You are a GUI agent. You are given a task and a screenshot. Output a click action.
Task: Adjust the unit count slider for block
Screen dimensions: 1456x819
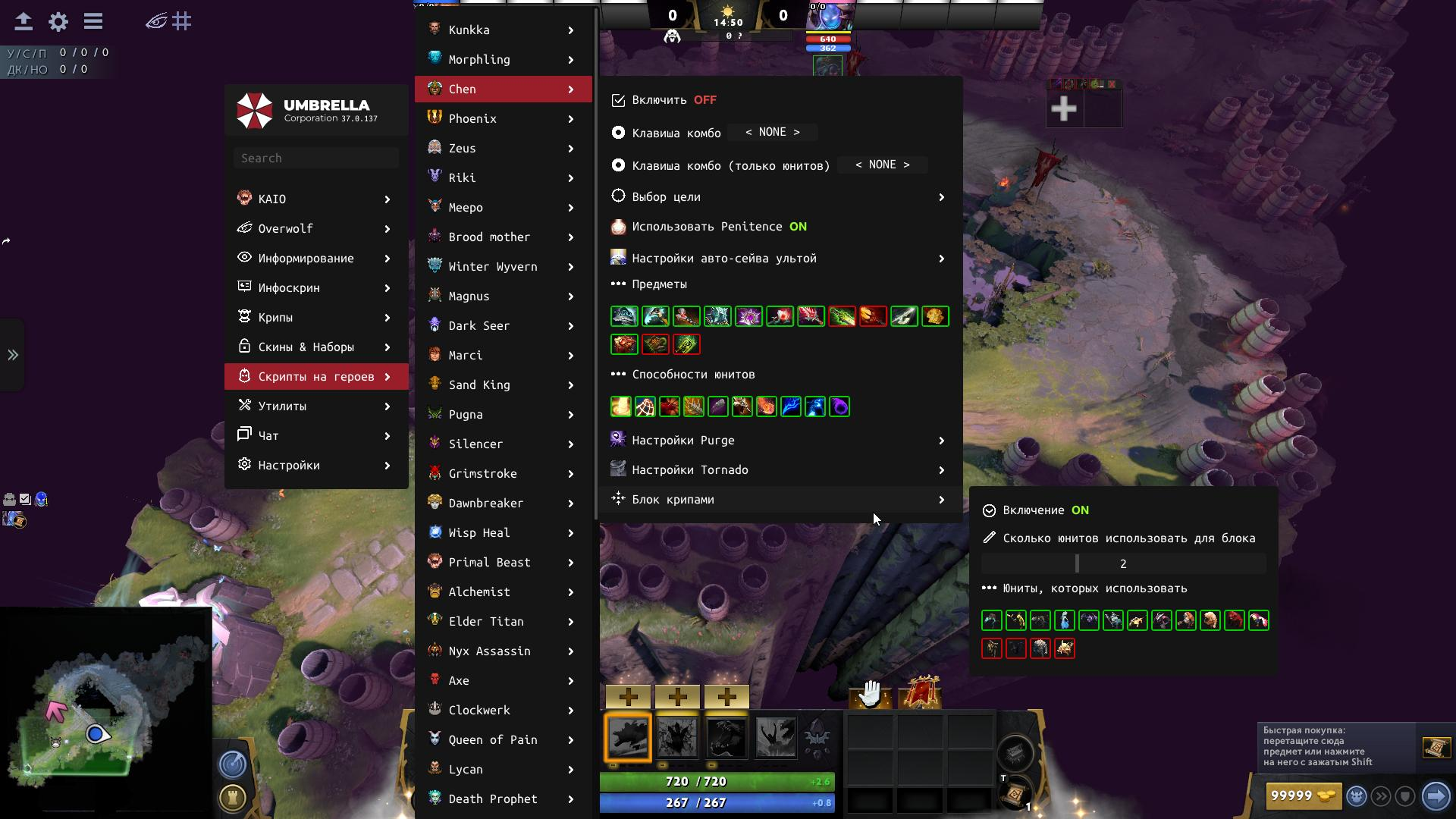click(x=1123, y=563)
